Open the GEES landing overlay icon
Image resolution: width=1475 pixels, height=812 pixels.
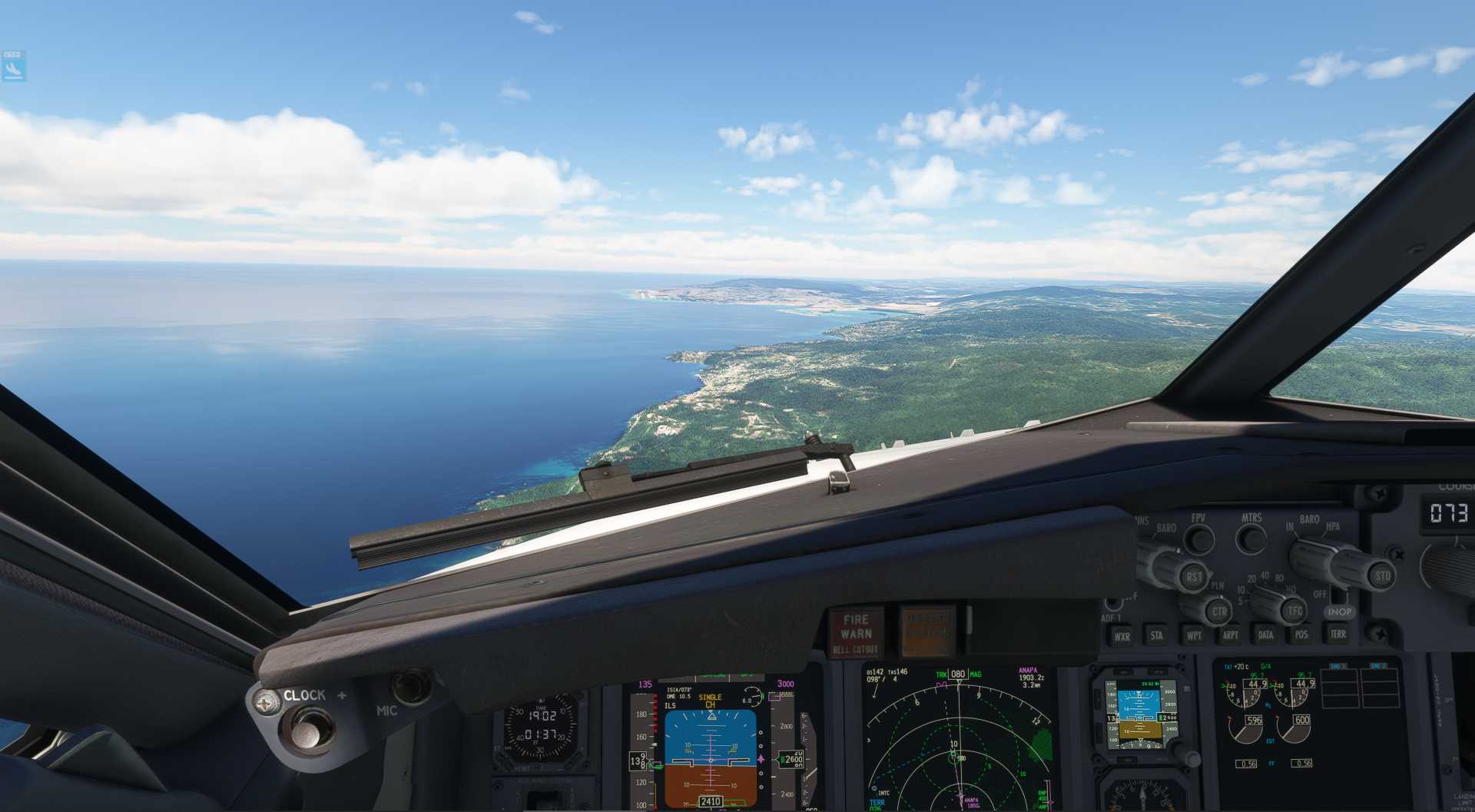[x=14, y=67]
